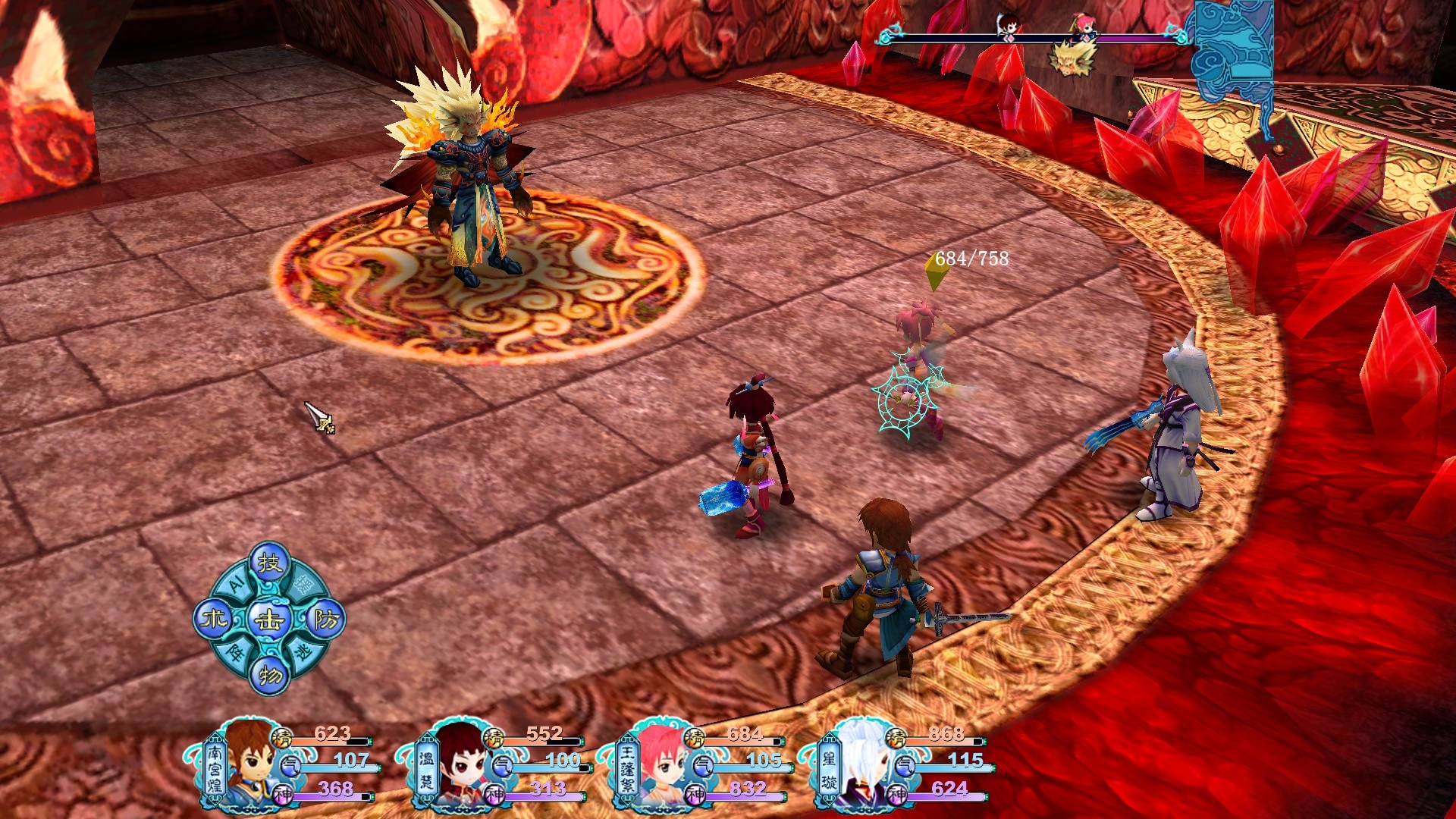Screen dimensions: 1456x819
Task: Open the 术 (magic) command orb
Action: tap(213, 620)
